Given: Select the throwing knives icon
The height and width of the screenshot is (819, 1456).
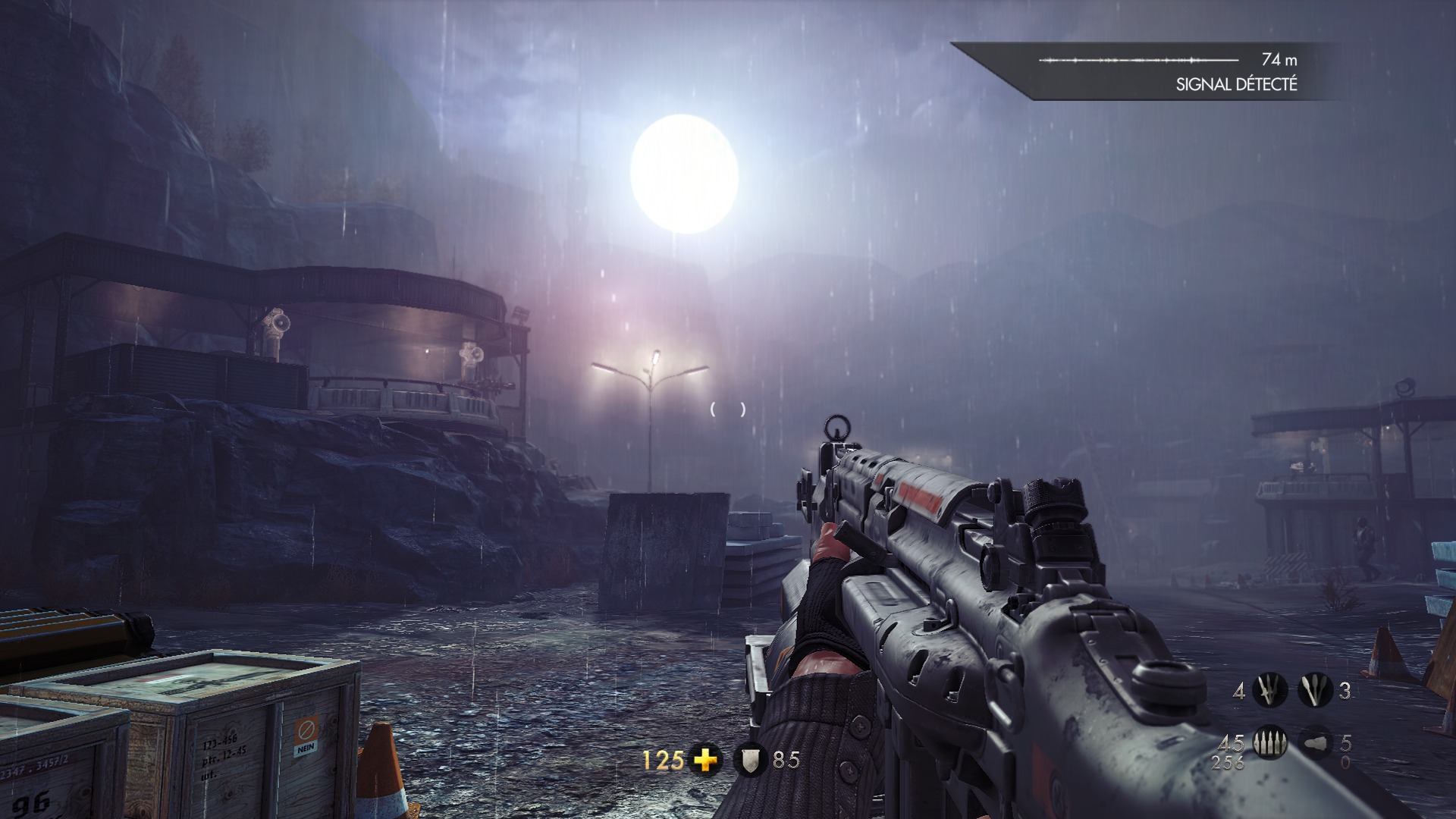Looking at the screenshot, I should 1269,691.
